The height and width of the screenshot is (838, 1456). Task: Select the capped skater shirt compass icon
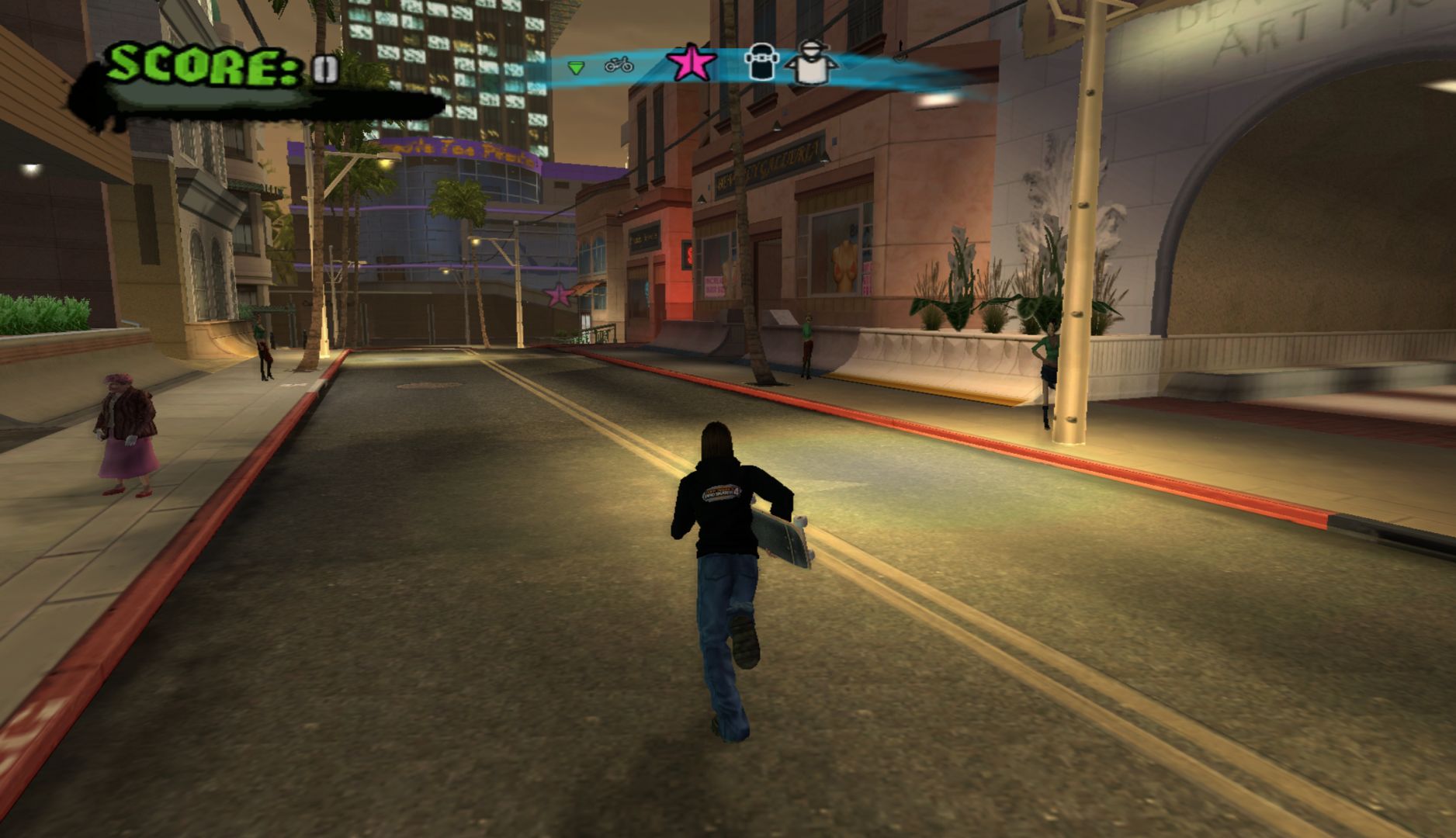coord(811,62)
